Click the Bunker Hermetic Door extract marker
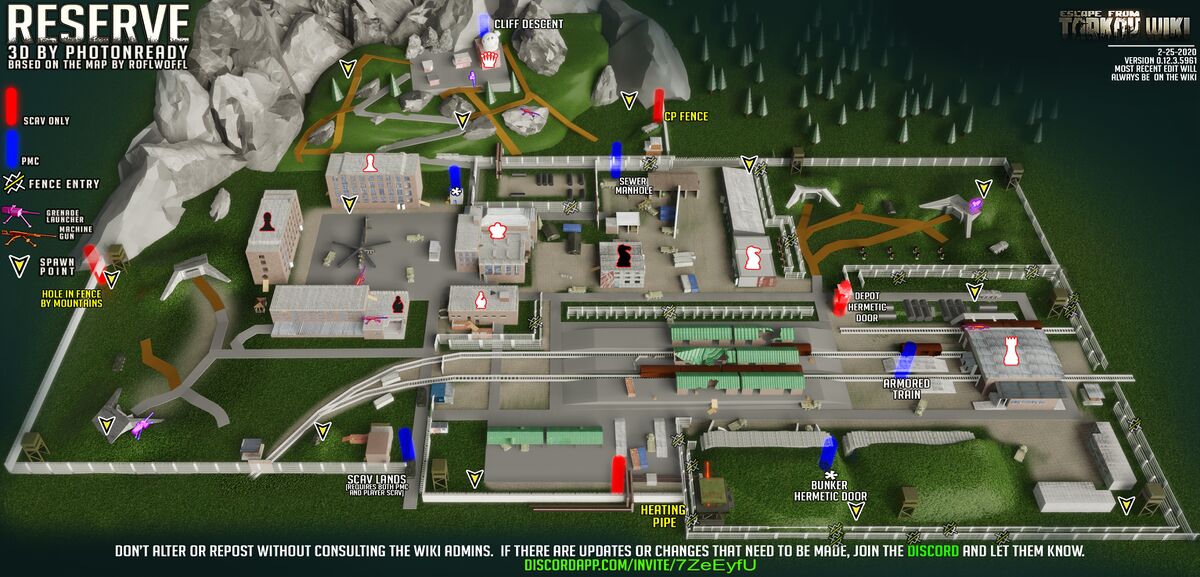Image resolution: width=1200 pixels, height=577 pixels. [x=827, y=453]
